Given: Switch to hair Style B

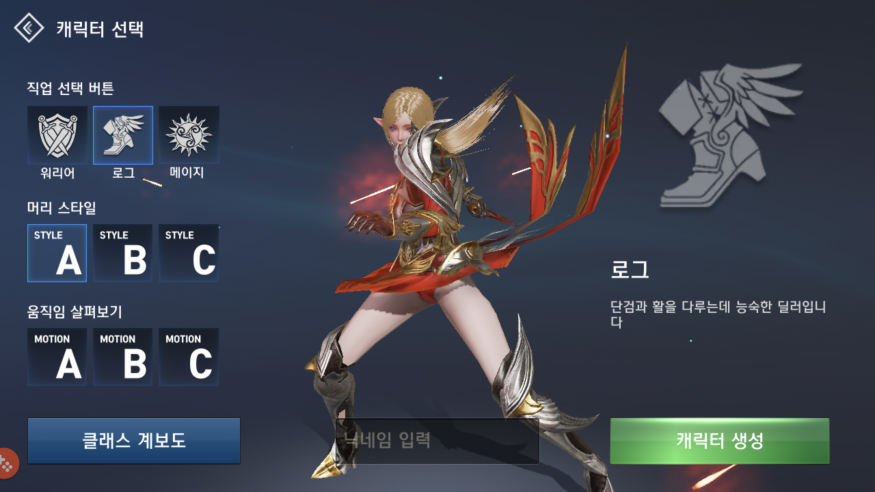Looking at the screenshot, I should 123,253.
